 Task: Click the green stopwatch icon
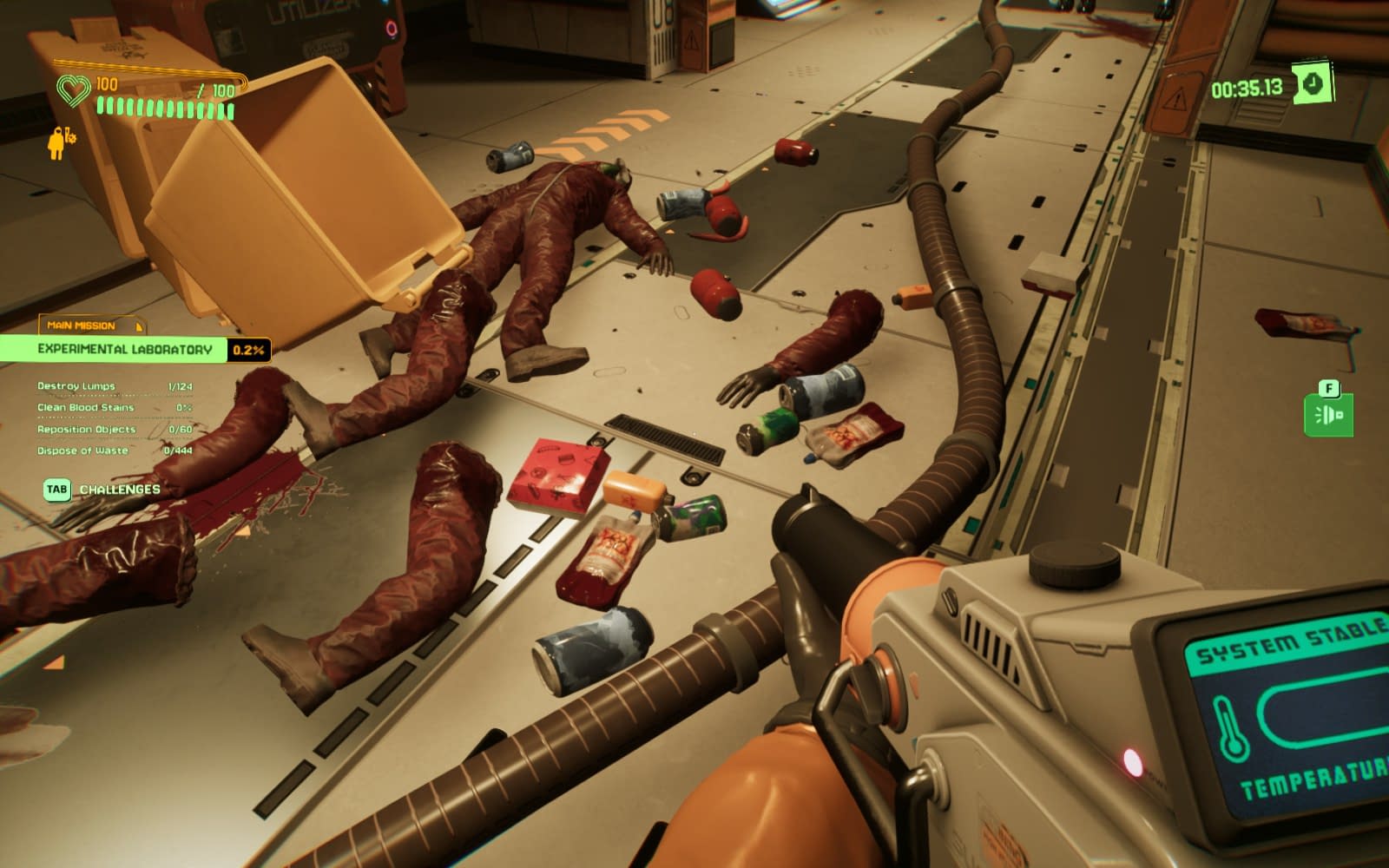tap(1312, 84)
